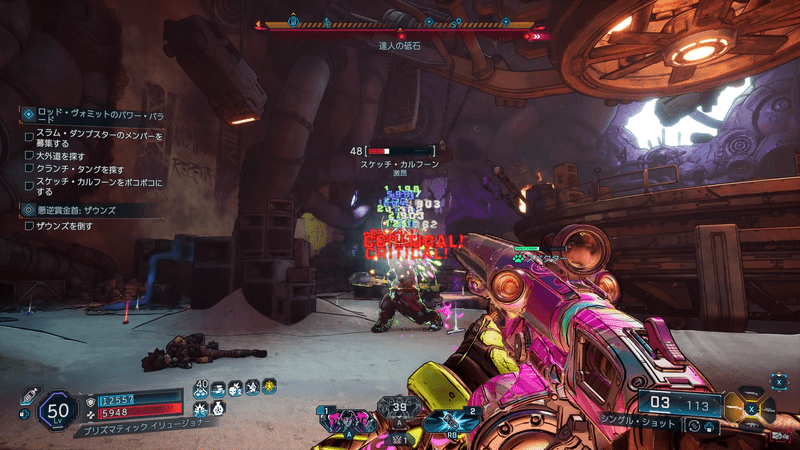Viewport: 800px width, 450px height.
Task: Select the ロッド・ヴォミットのパワー・バラード quest header
Action: [88, 115]
